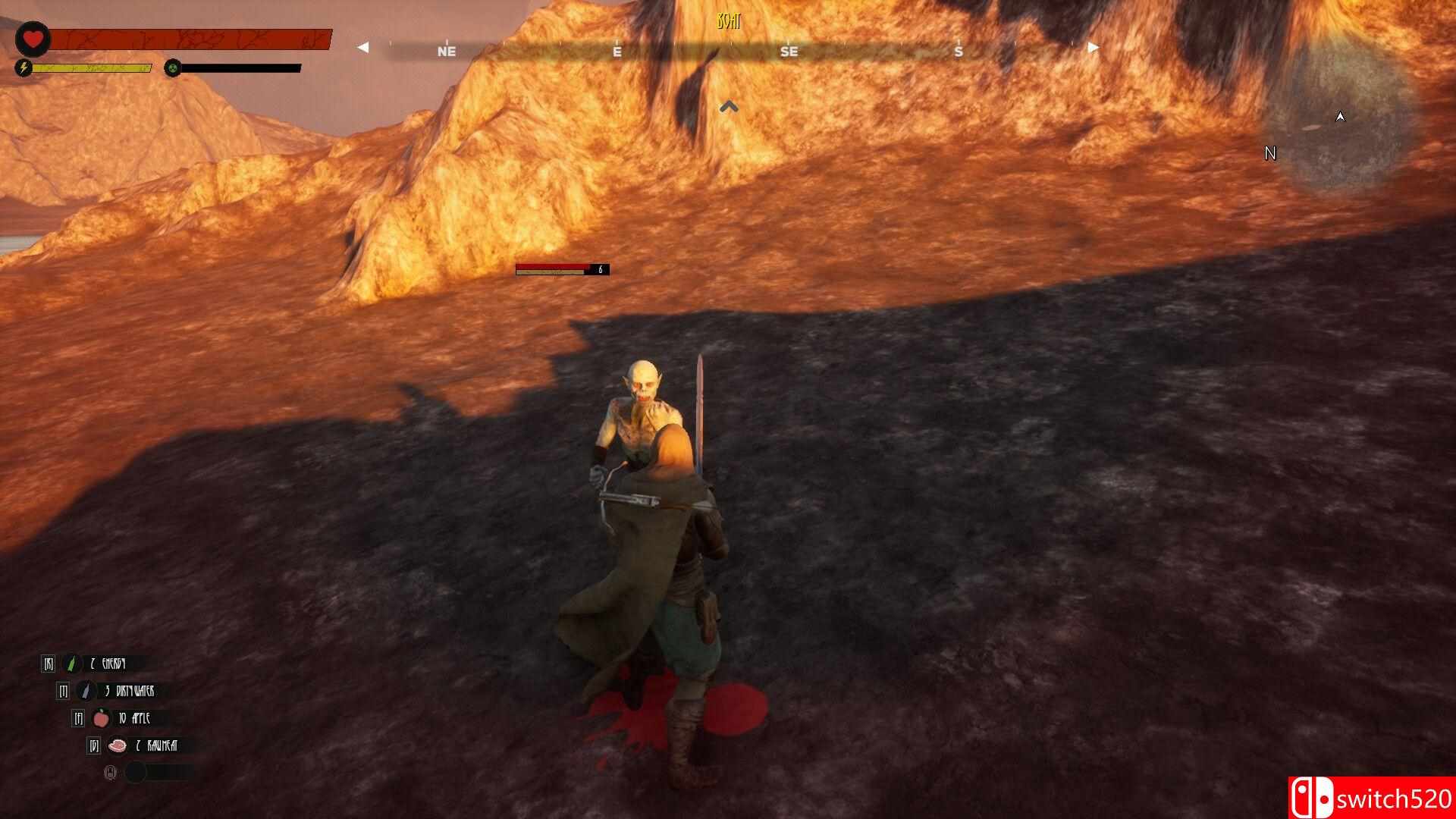Click the heart health icon

[32, 37]
